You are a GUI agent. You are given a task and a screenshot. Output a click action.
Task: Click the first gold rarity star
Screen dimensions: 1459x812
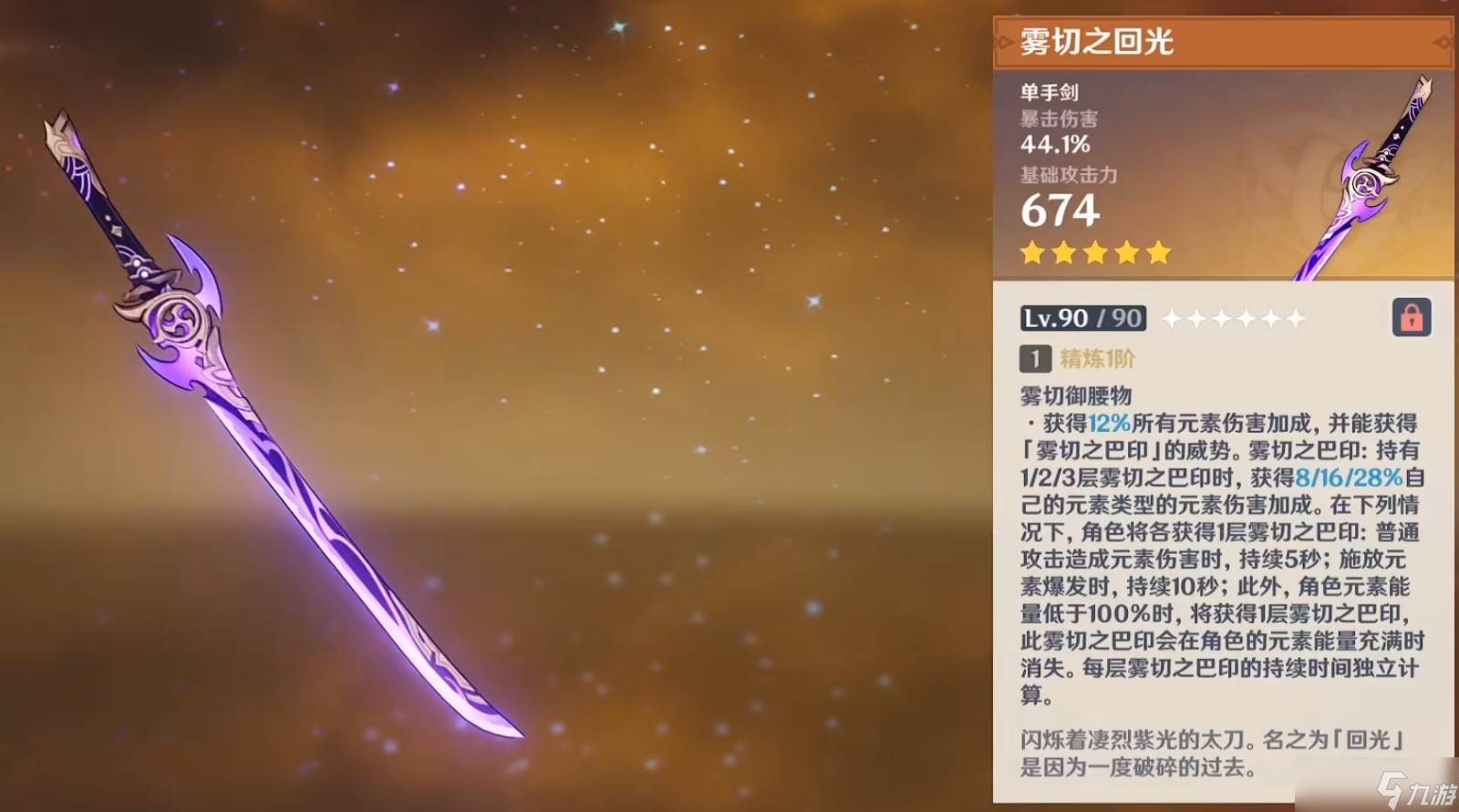tap(1031, 252)
